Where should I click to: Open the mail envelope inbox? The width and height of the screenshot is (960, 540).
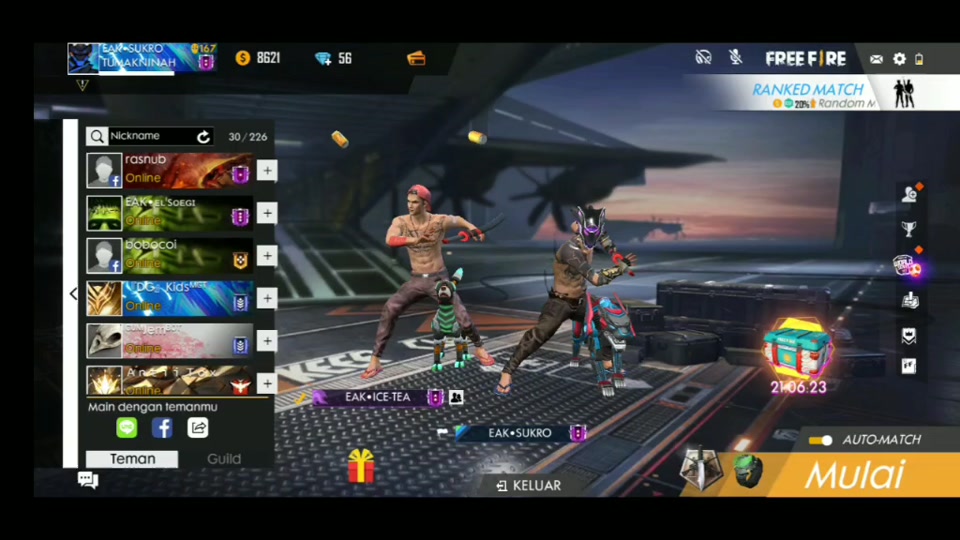click(x=876, y=59)
